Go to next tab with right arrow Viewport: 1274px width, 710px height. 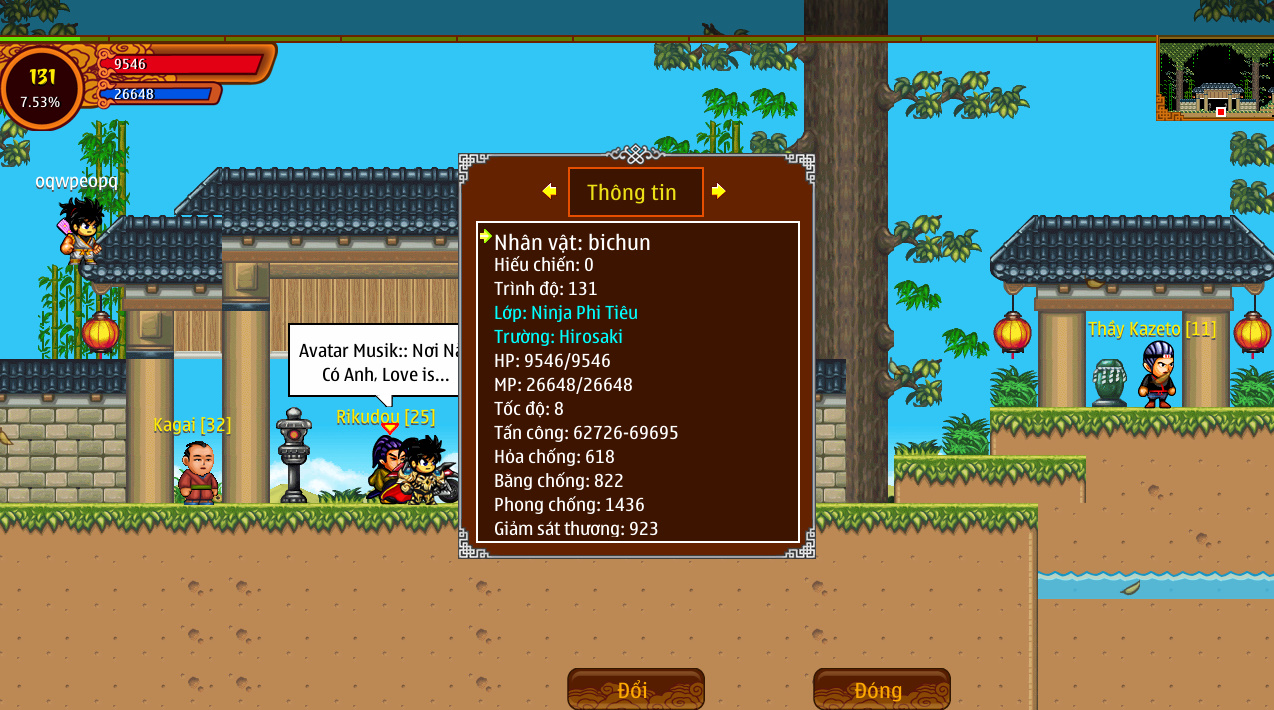719,191
